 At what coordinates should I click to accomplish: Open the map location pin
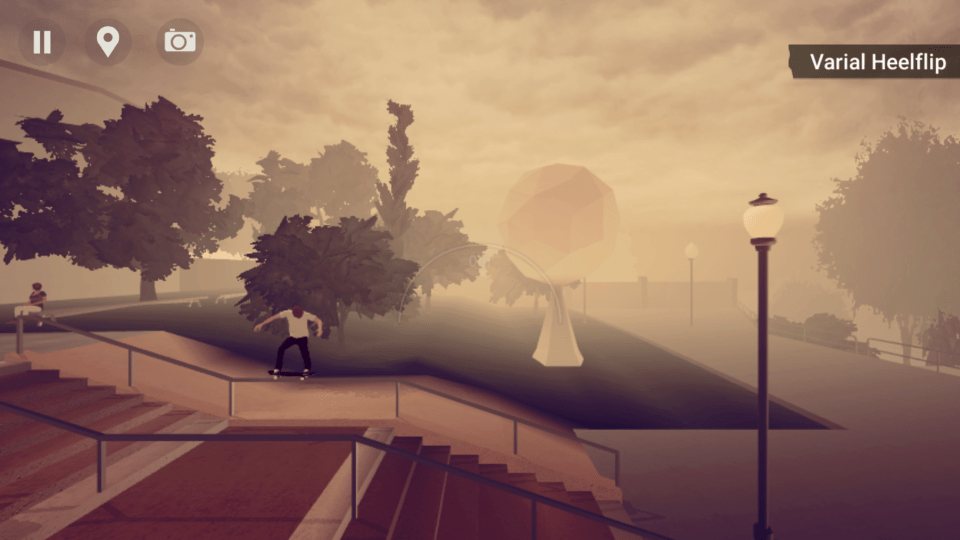point(107,42)
